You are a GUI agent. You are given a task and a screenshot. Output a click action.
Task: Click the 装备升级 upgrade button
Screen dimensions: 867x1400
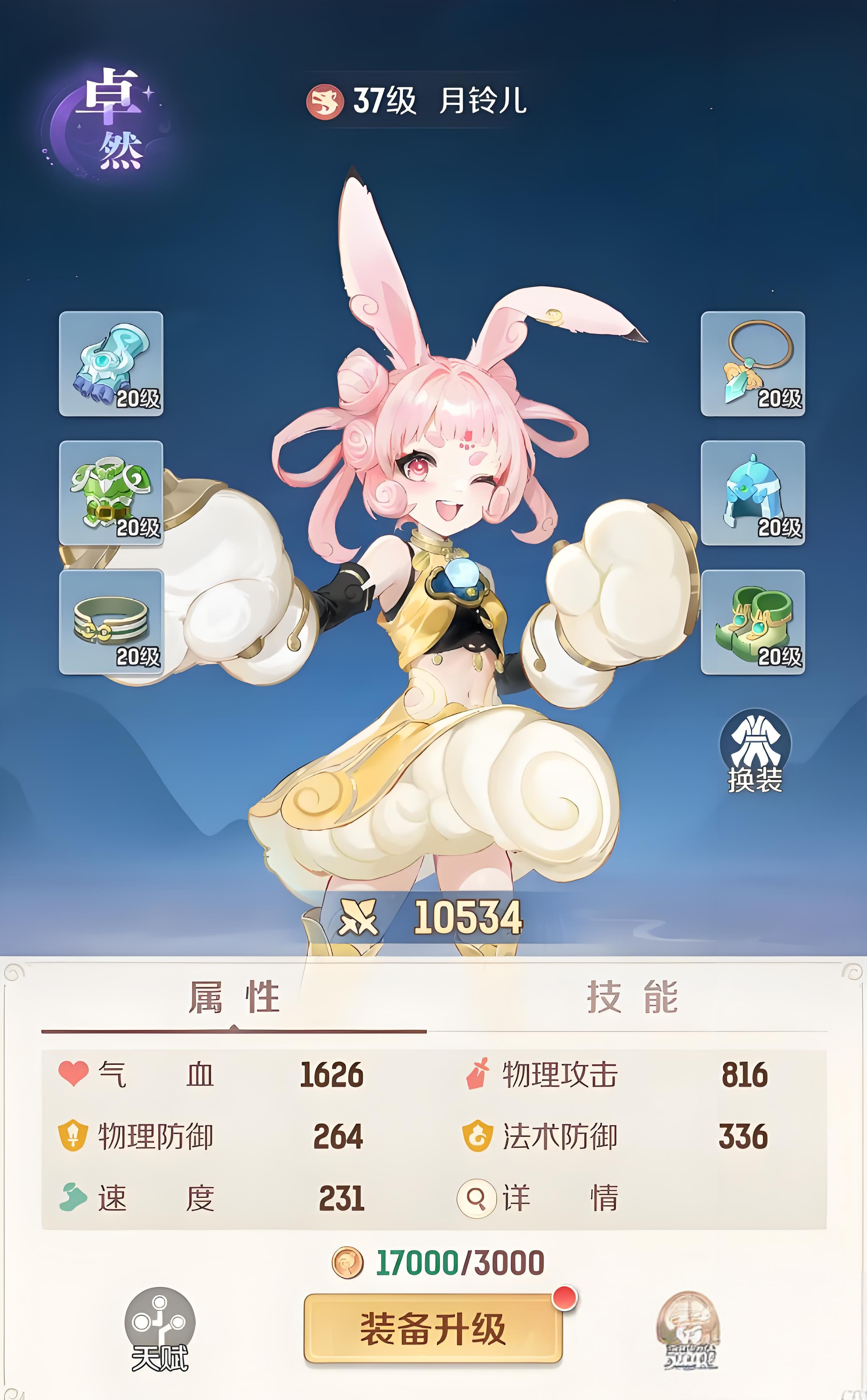pyautogui.click(x=433, y=1328)
